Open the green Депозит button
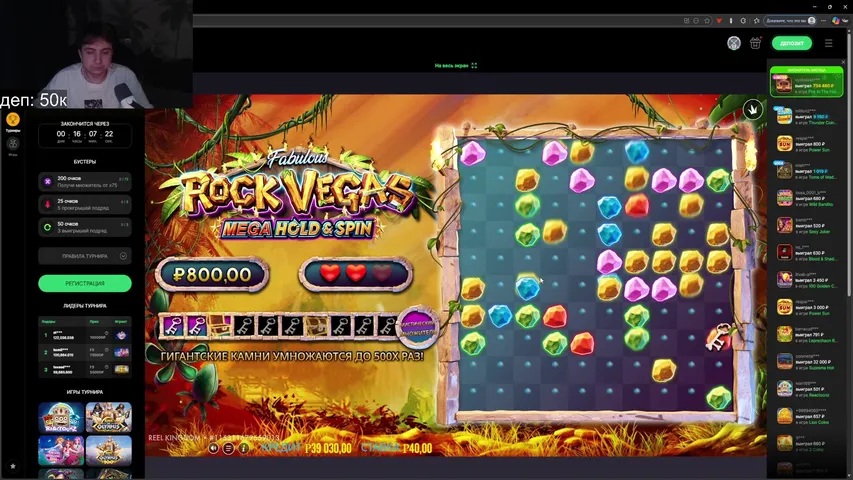The height and width of the screenshot is (480, 853). (791, 43)
